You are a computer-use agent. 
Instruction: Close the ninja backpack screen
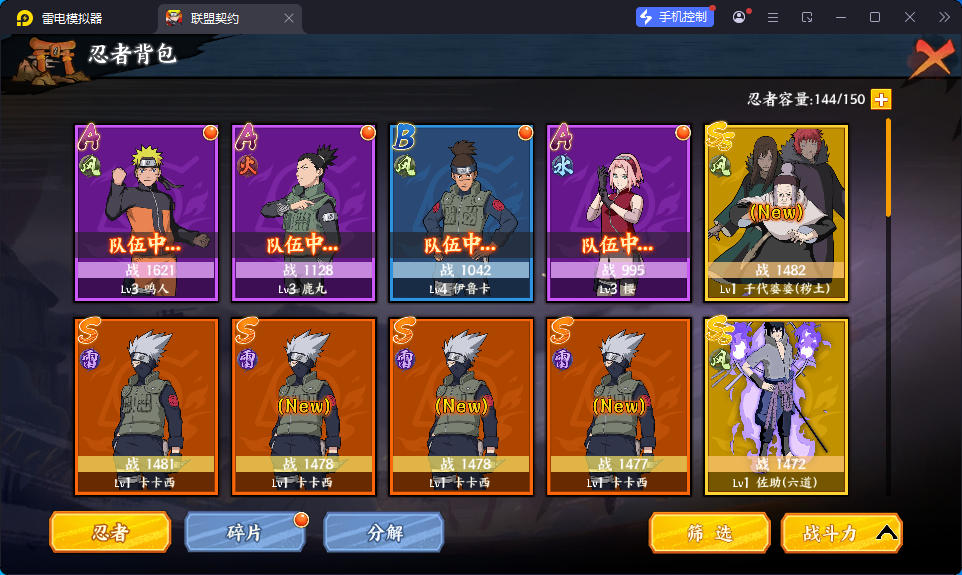pyautogui.click(x=930, y=58)
